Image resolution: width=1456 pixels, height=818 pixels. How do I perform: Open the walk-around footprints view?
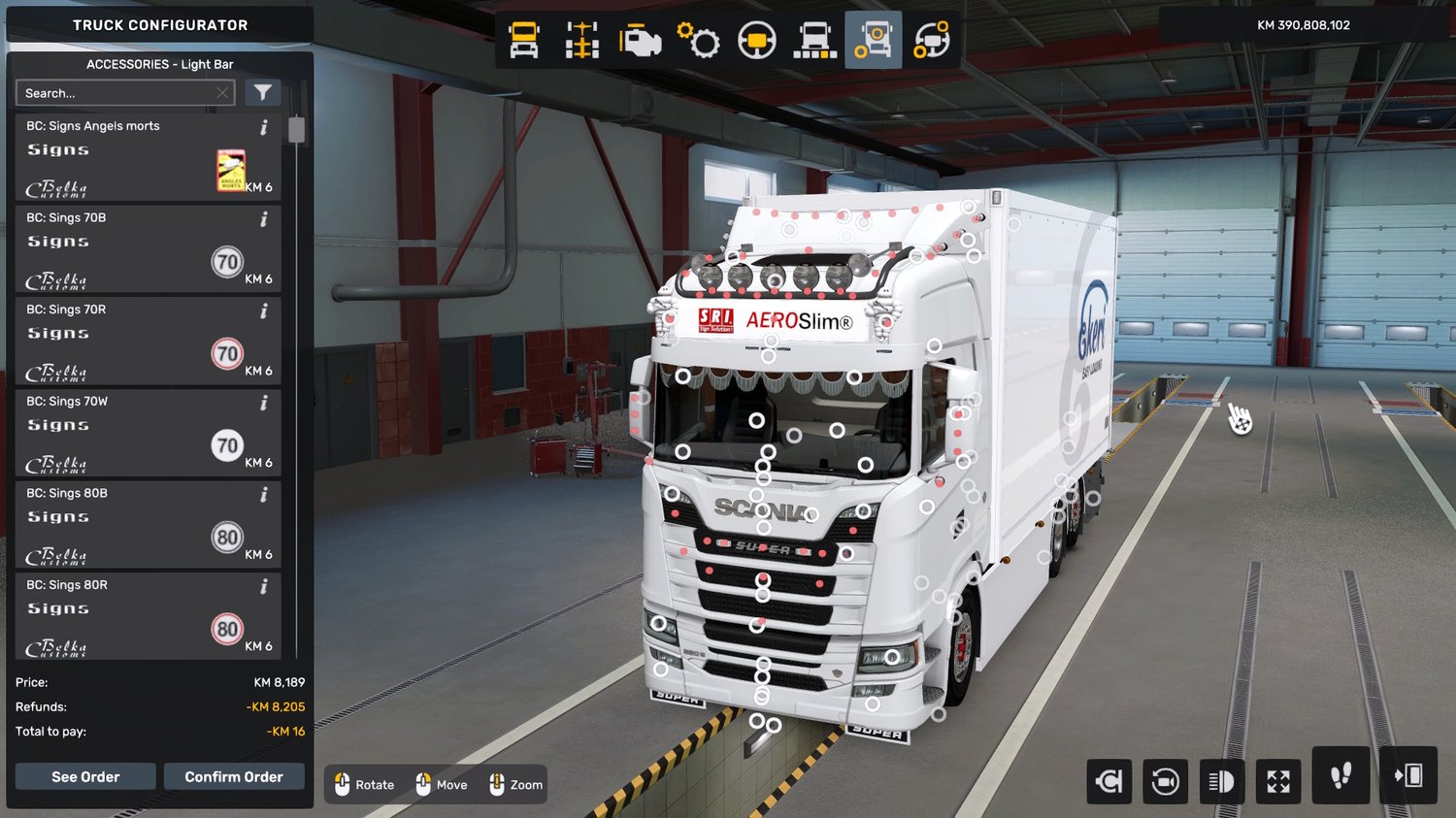pos(1340,775)
